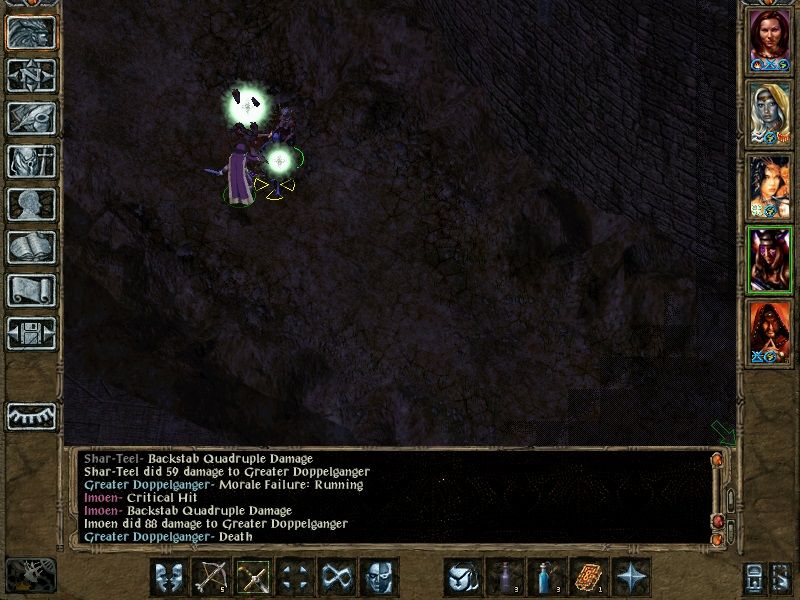Open the priest scroll screen
Screen dimensions: 800x600
coord(31,290)
